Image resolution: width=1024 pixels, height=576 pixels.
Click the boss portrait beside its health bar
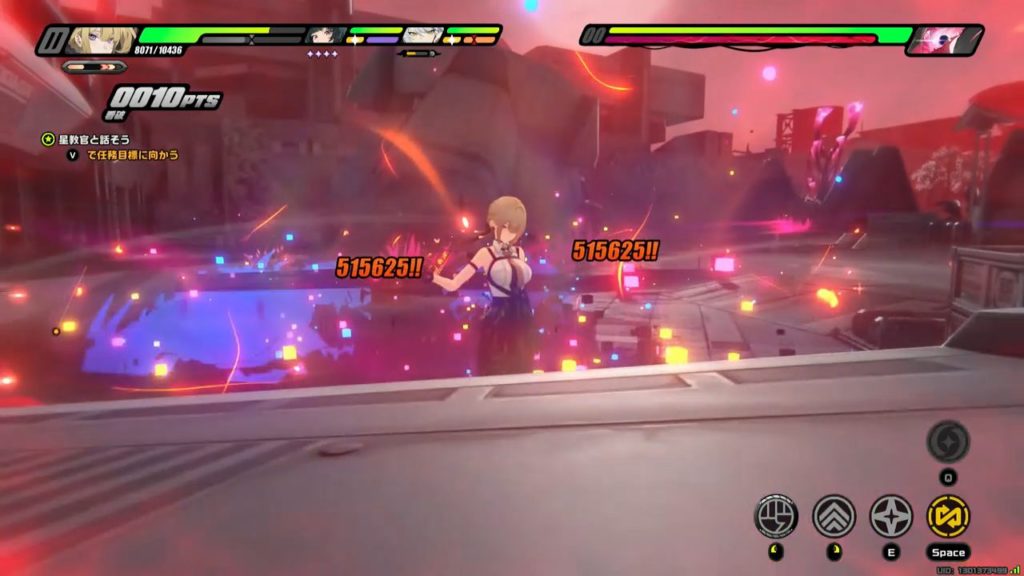(x=944, y=40)
